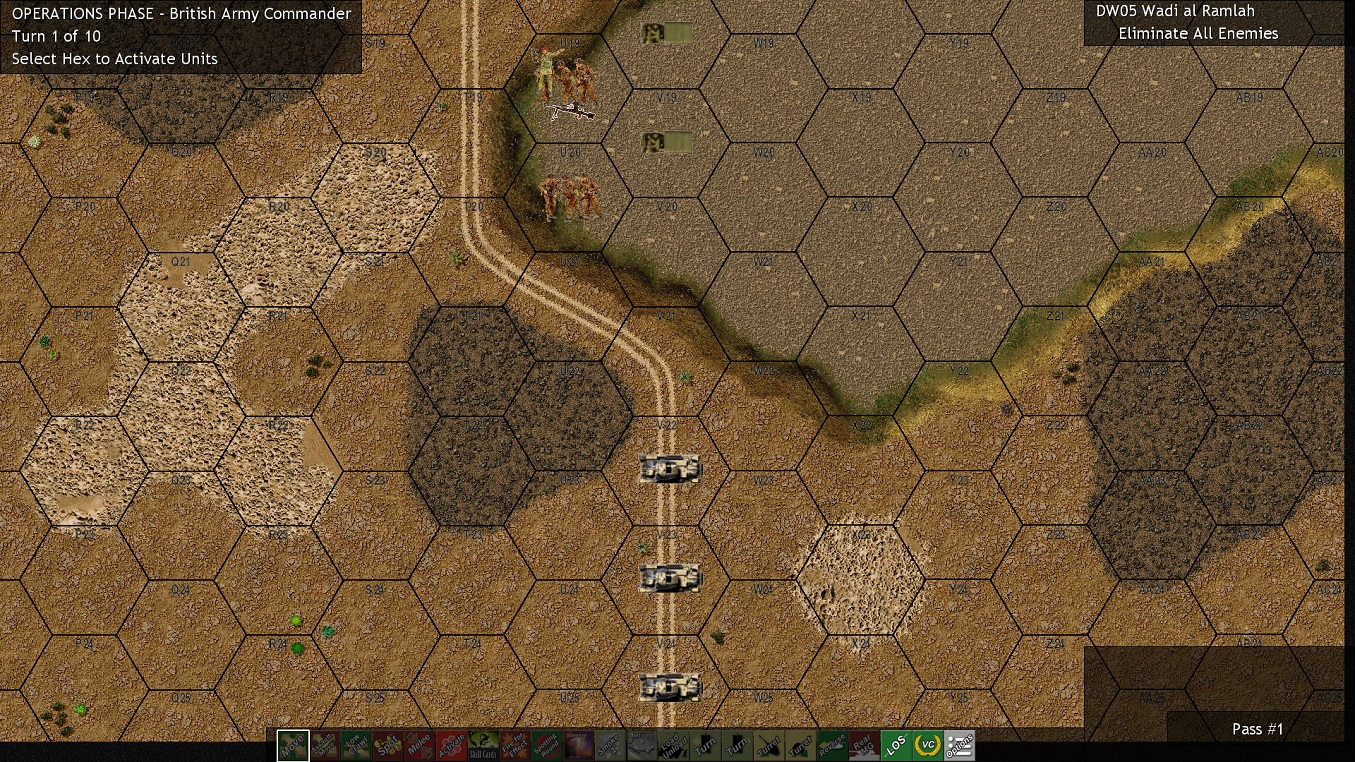Check Victory Conditions via VC icon
Screen dimensions: 1355x762
pos(931,745)
